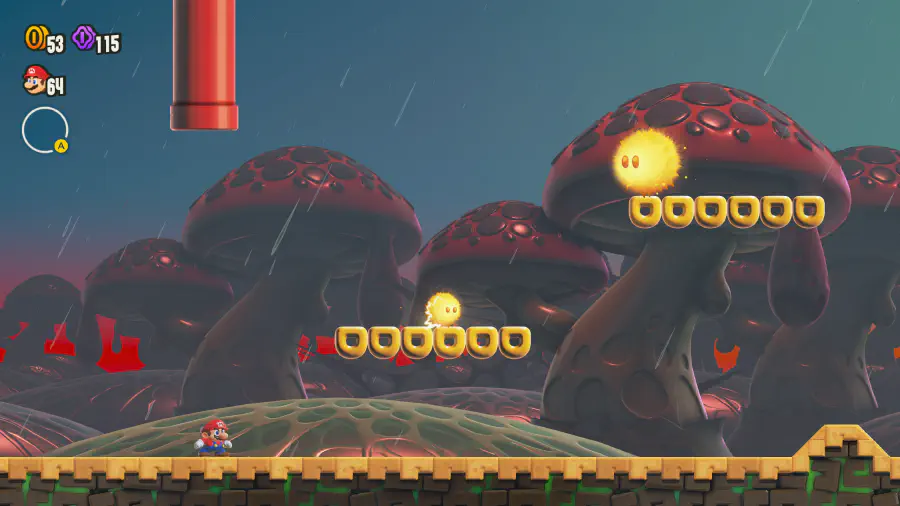Select the empty badge ring indicator
This screenshot has height=506, width=900.
click(45, 130)
